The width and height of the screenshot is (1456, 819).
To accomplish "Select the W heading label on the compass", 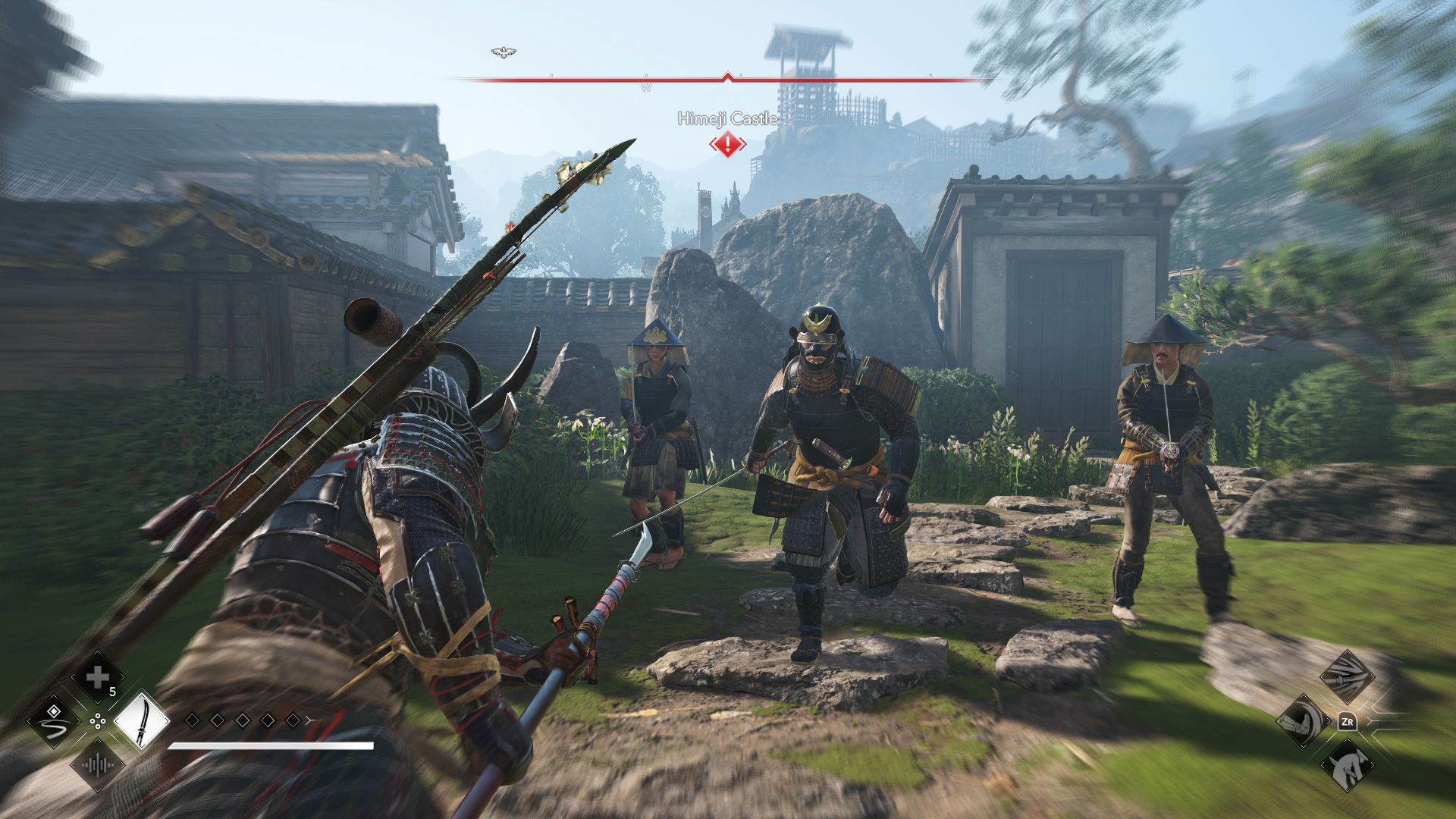I will (x=646, y=87).
